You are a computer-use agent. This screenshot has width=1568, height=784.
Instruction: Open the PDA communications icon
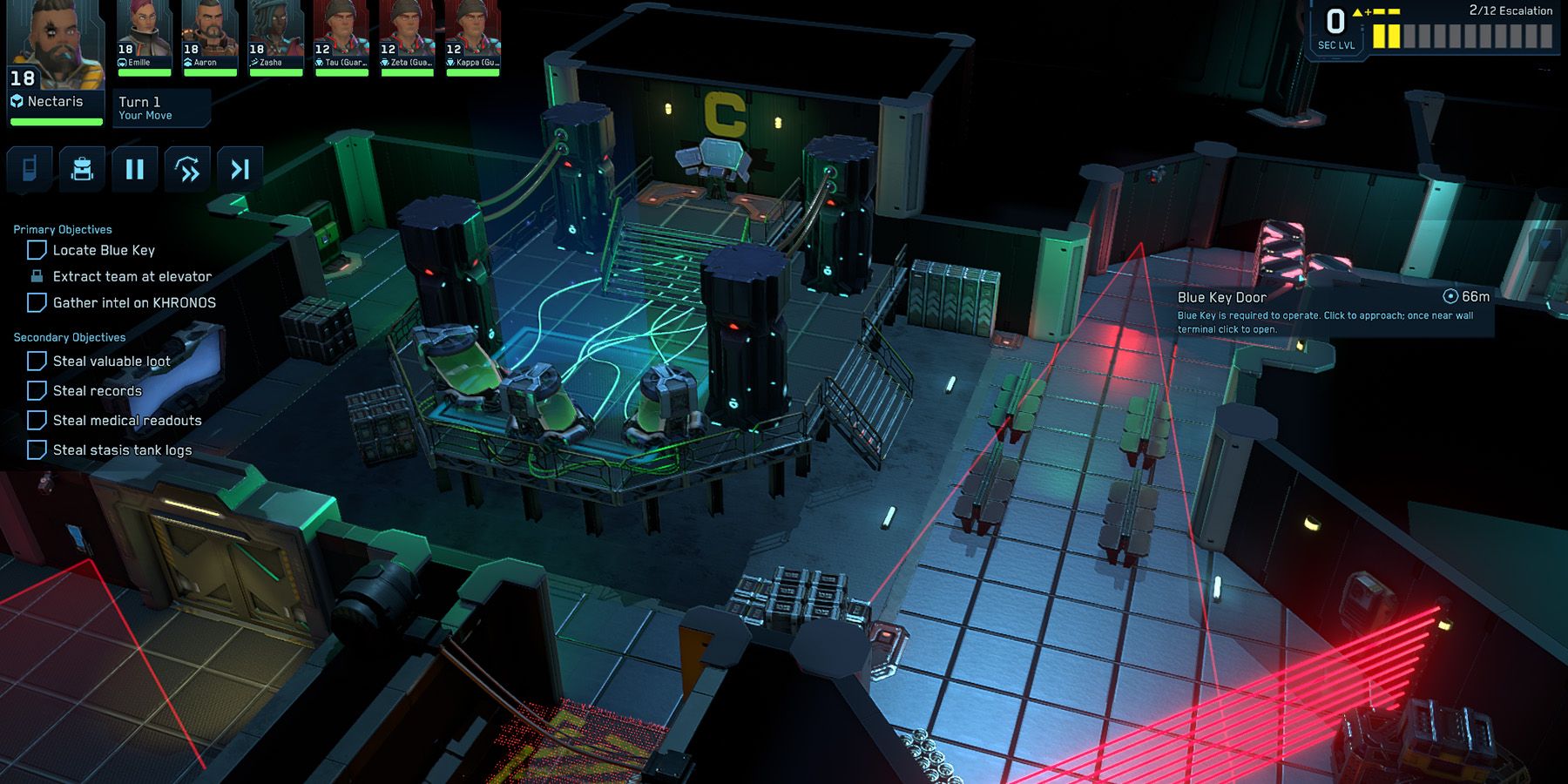[29, 168]
